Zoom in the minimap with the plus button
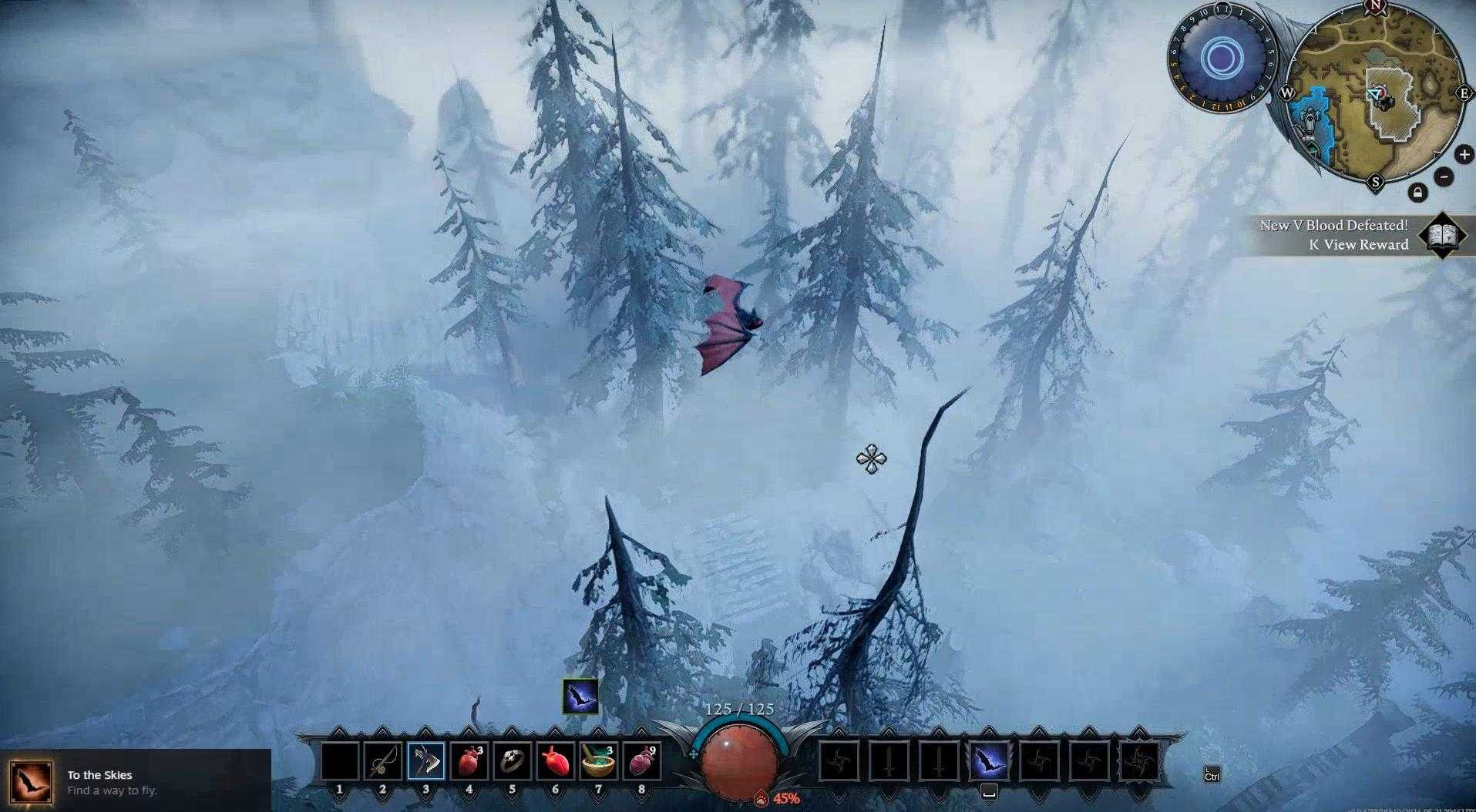 point(1464,155)
